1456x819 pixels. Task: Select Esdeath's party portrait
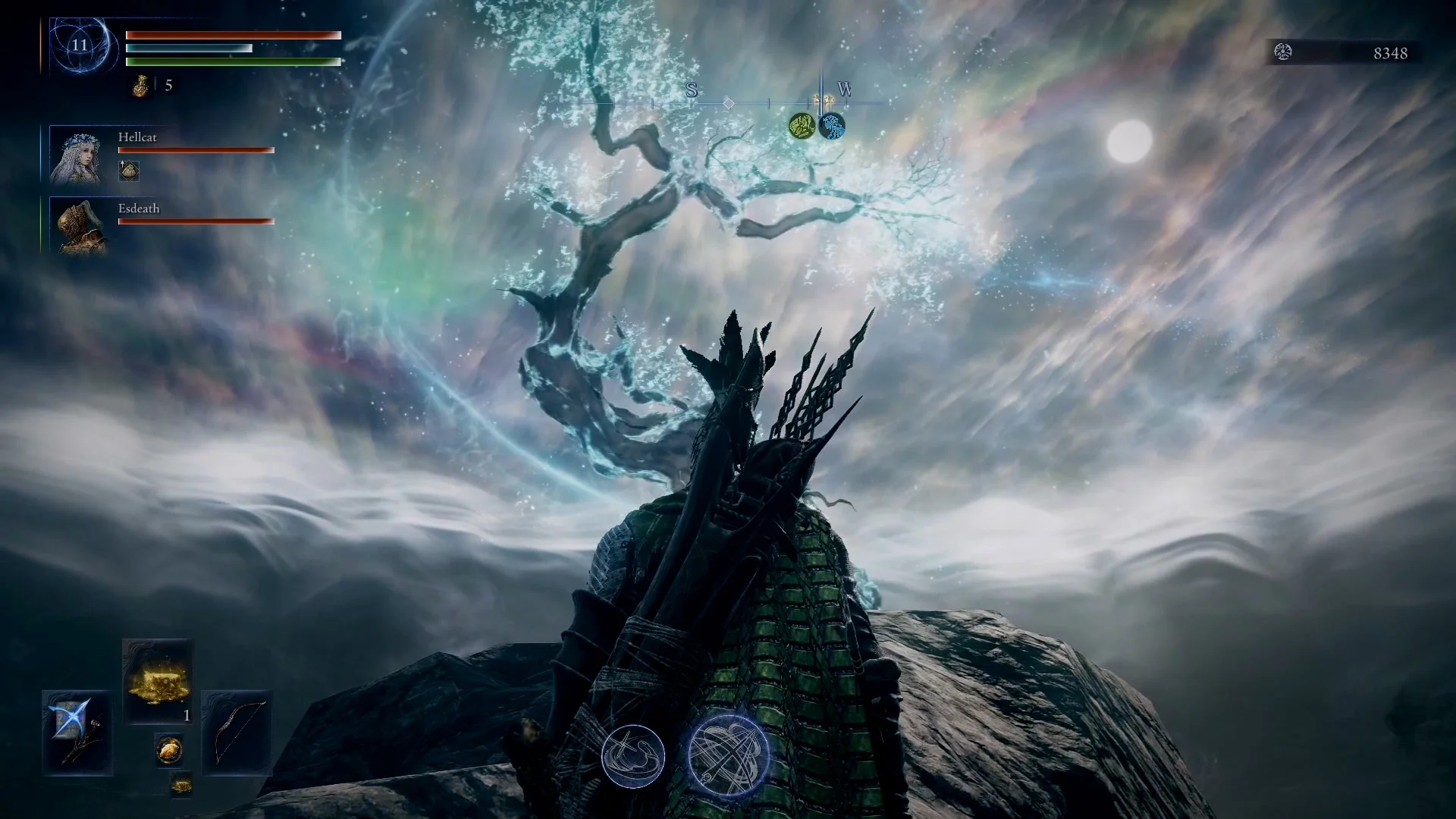tap(76, 226)
